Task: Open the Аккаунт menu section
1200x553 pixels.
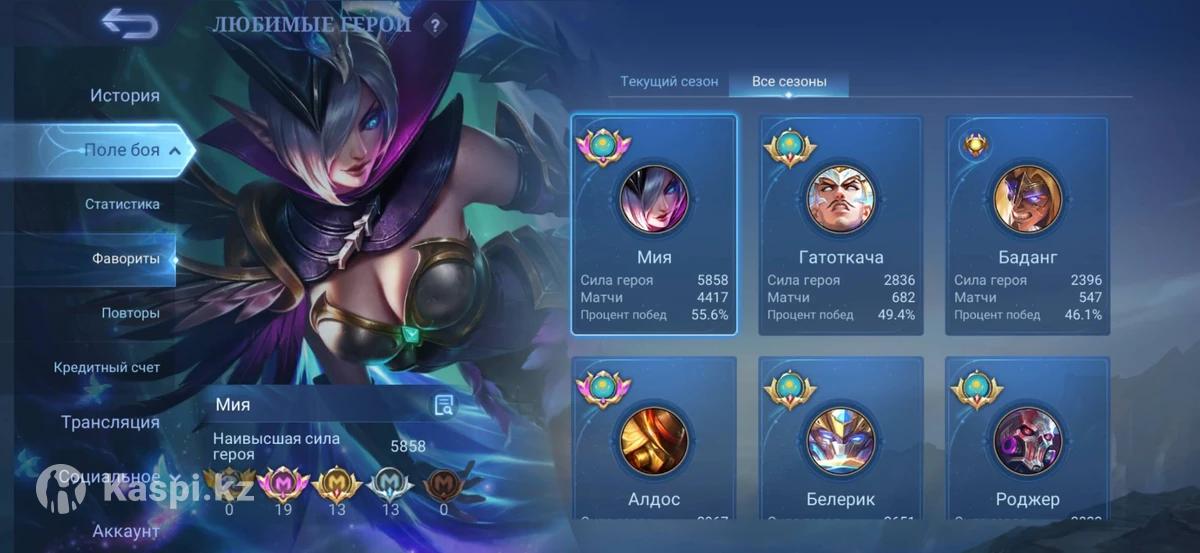Action: pos(126,531)
